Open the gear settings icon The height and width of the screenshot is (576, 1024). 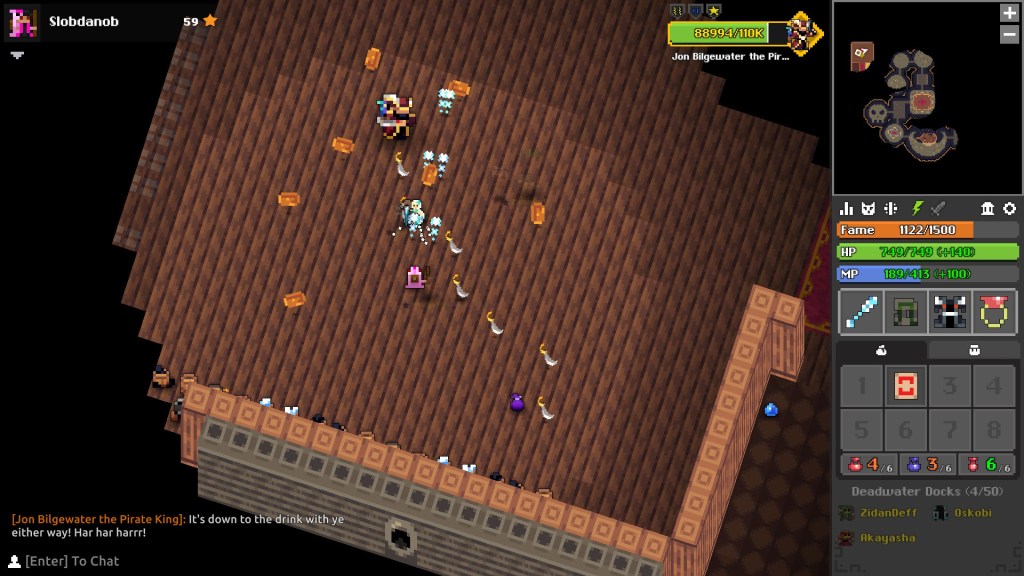pos(1009,208)
